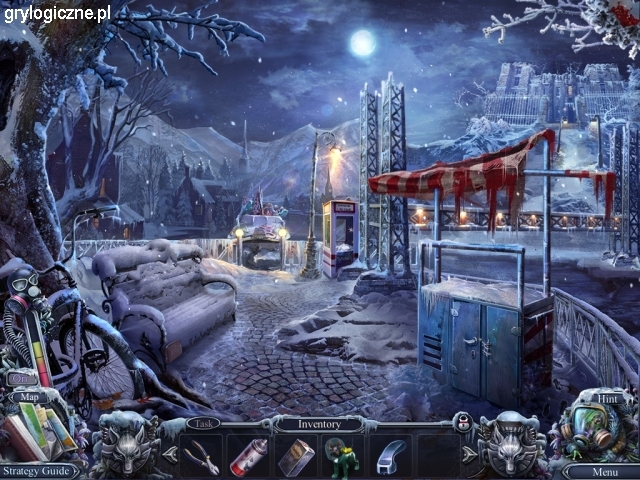The width and height of the screenshot is (640, 480).
Task: Open the journal books beside the map
Action: click(x=40, y=432)
